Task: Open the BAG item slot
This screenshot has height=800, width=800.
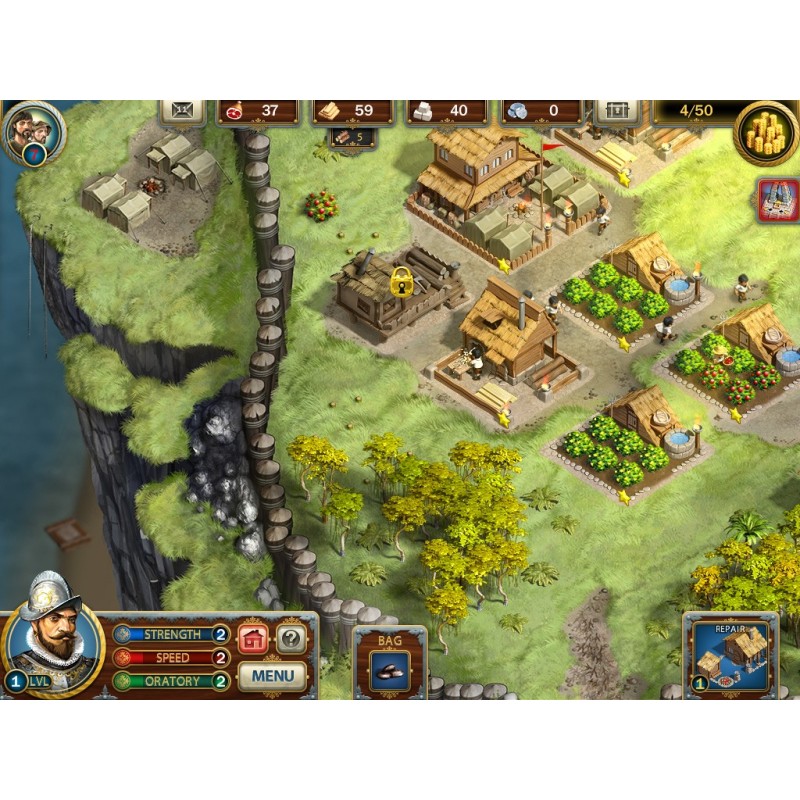Action: coord(390,666)
